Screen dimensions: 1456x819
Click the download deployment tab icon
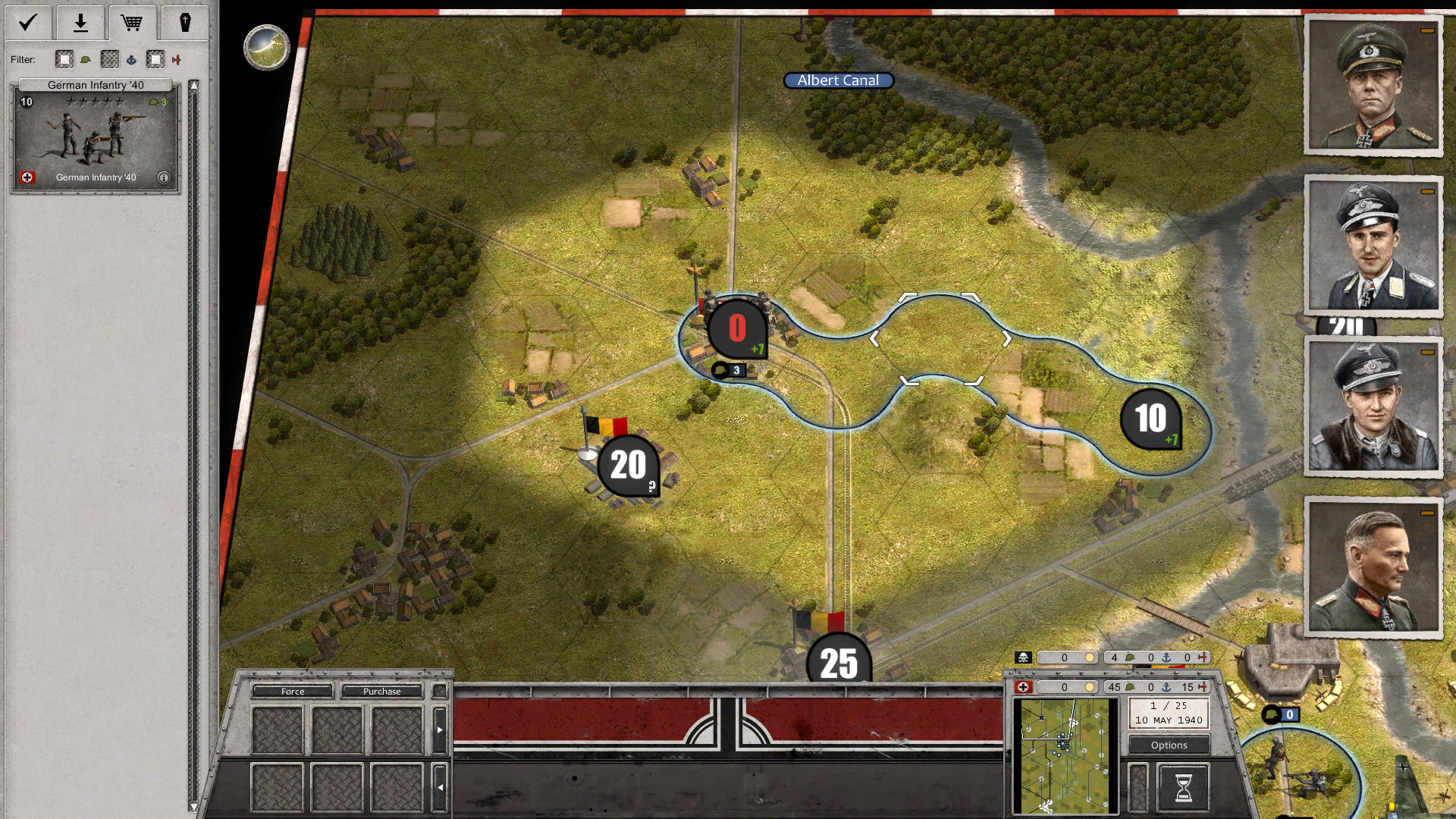pos(80,22)
